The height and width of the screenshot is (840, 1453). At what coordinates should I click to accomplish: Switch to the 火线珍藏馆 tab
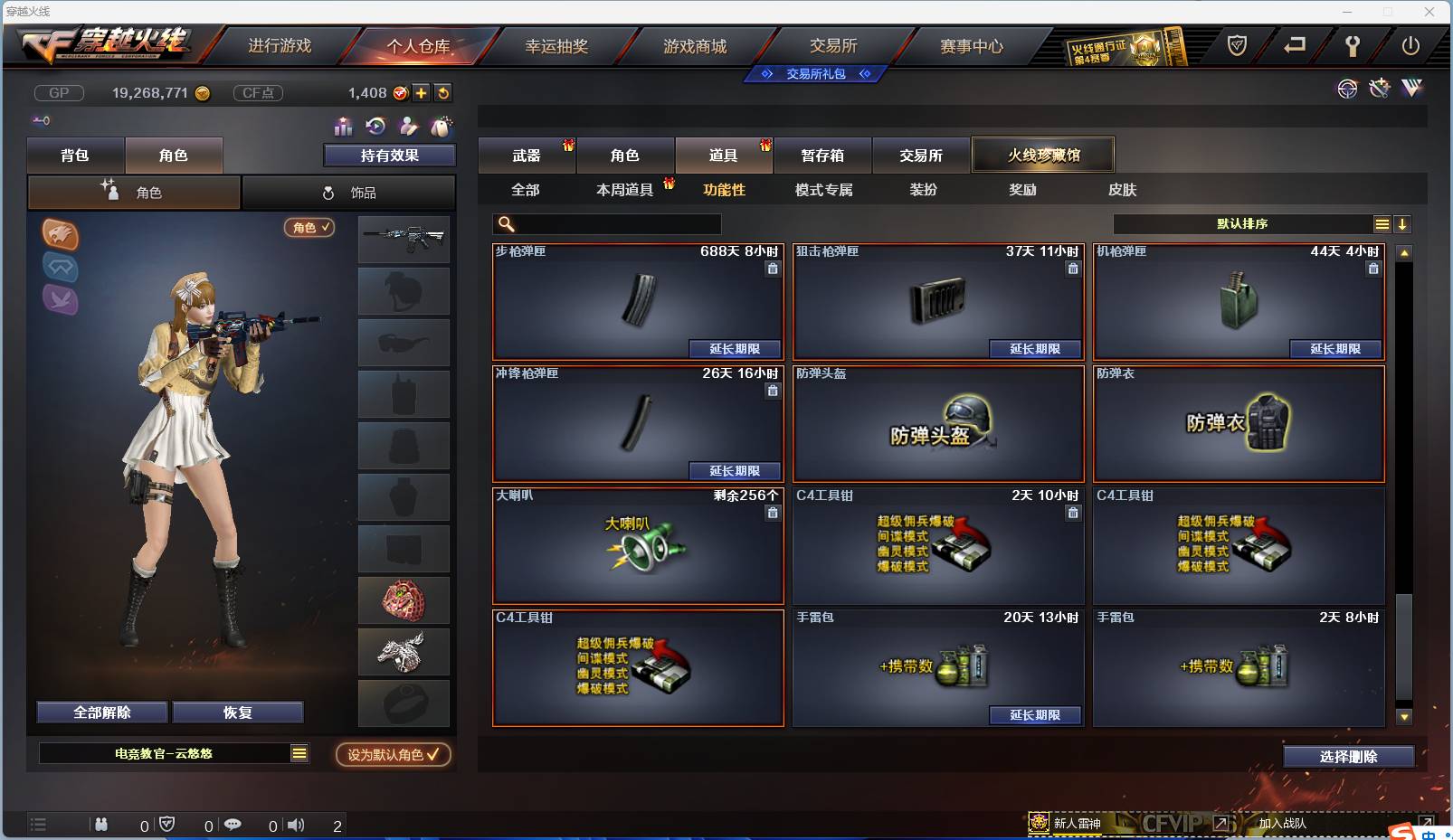coord(1044,154)
